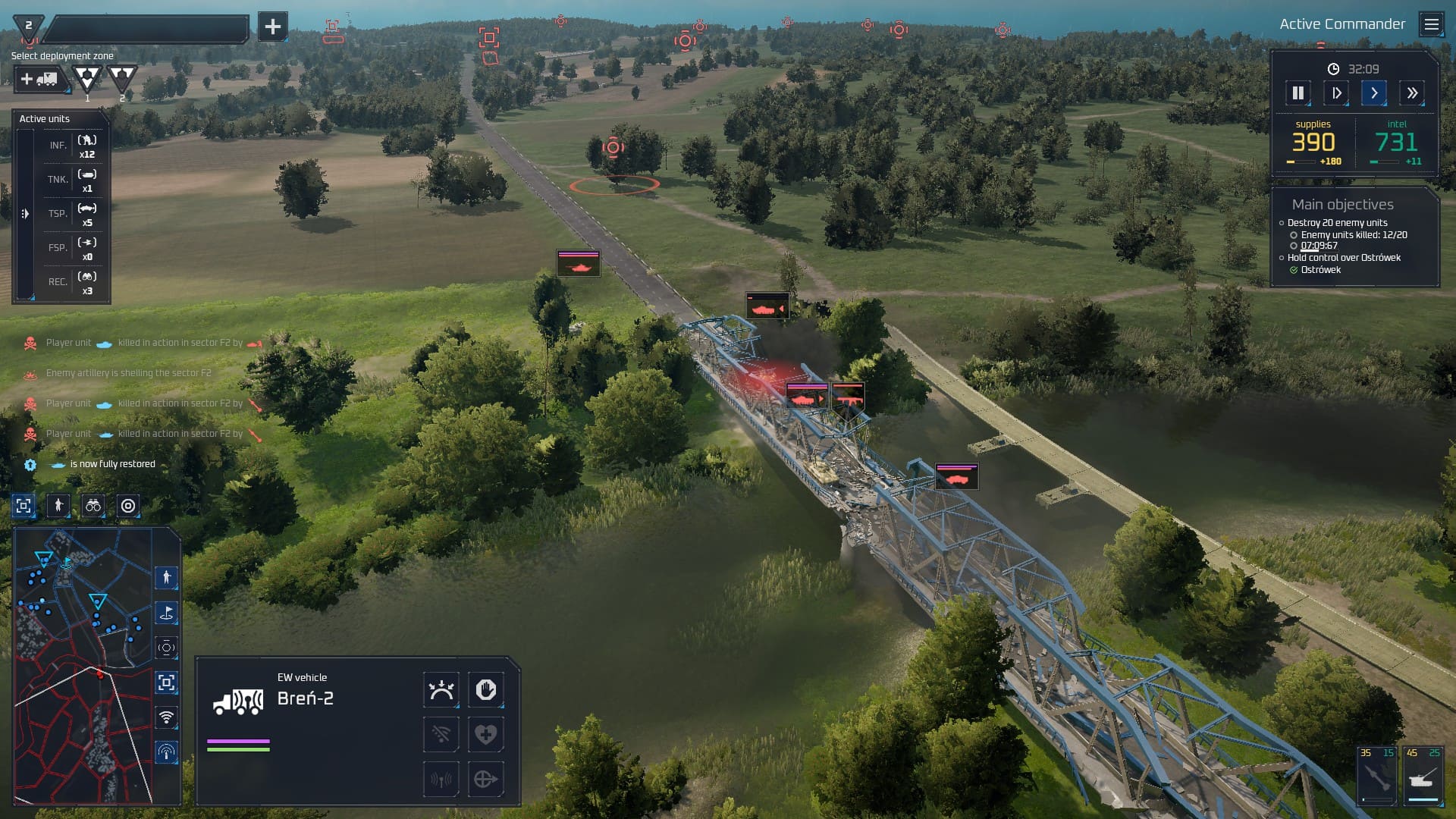Choose recon units in Active units list
Screen dimensions: 1456x819
tap(74, 282)
